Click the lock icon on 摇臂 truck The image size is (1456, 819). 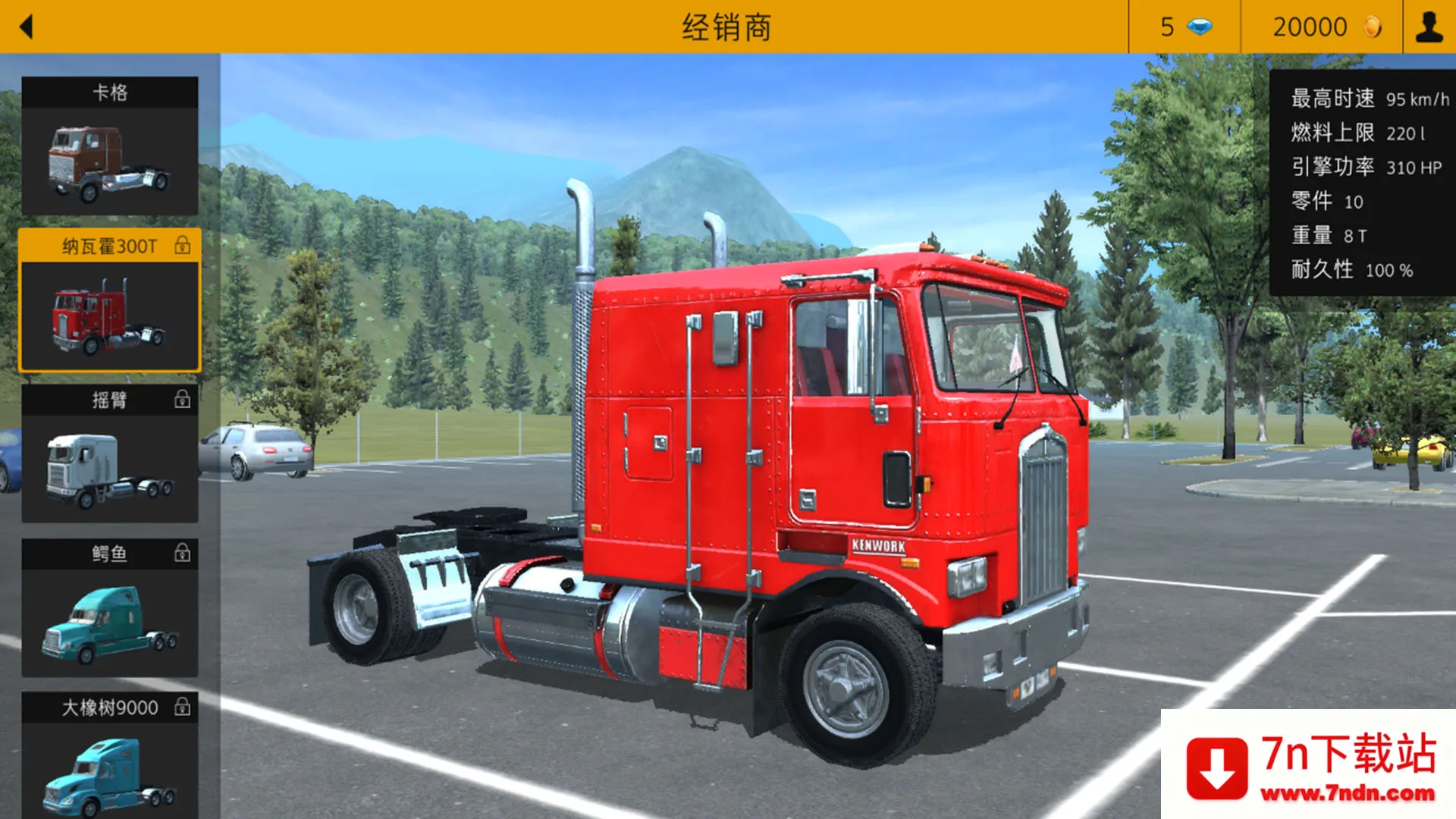coord(182,400)
